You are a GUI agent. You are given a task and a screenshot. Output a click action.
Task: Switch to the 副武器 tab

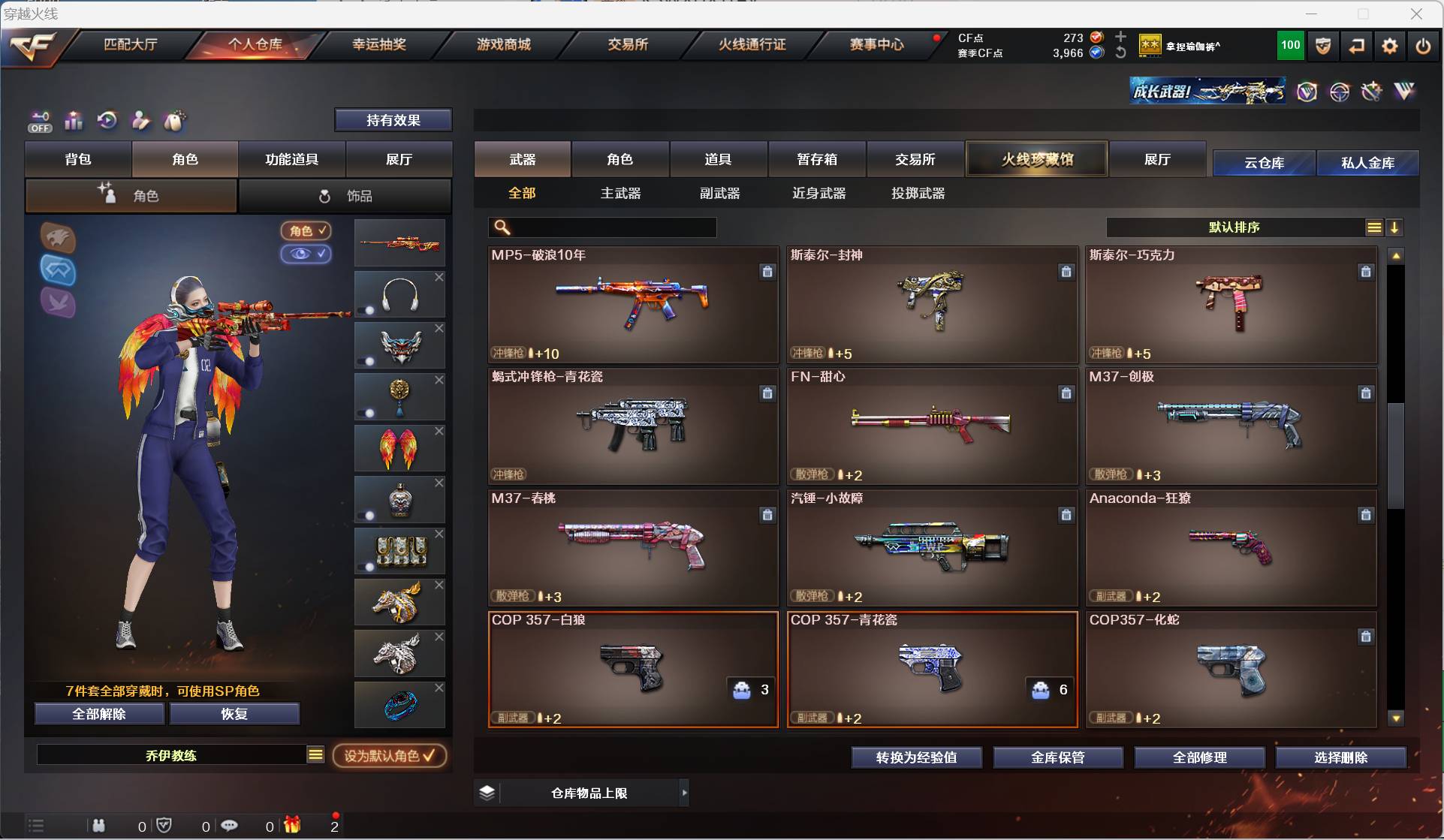pos(719,193)
